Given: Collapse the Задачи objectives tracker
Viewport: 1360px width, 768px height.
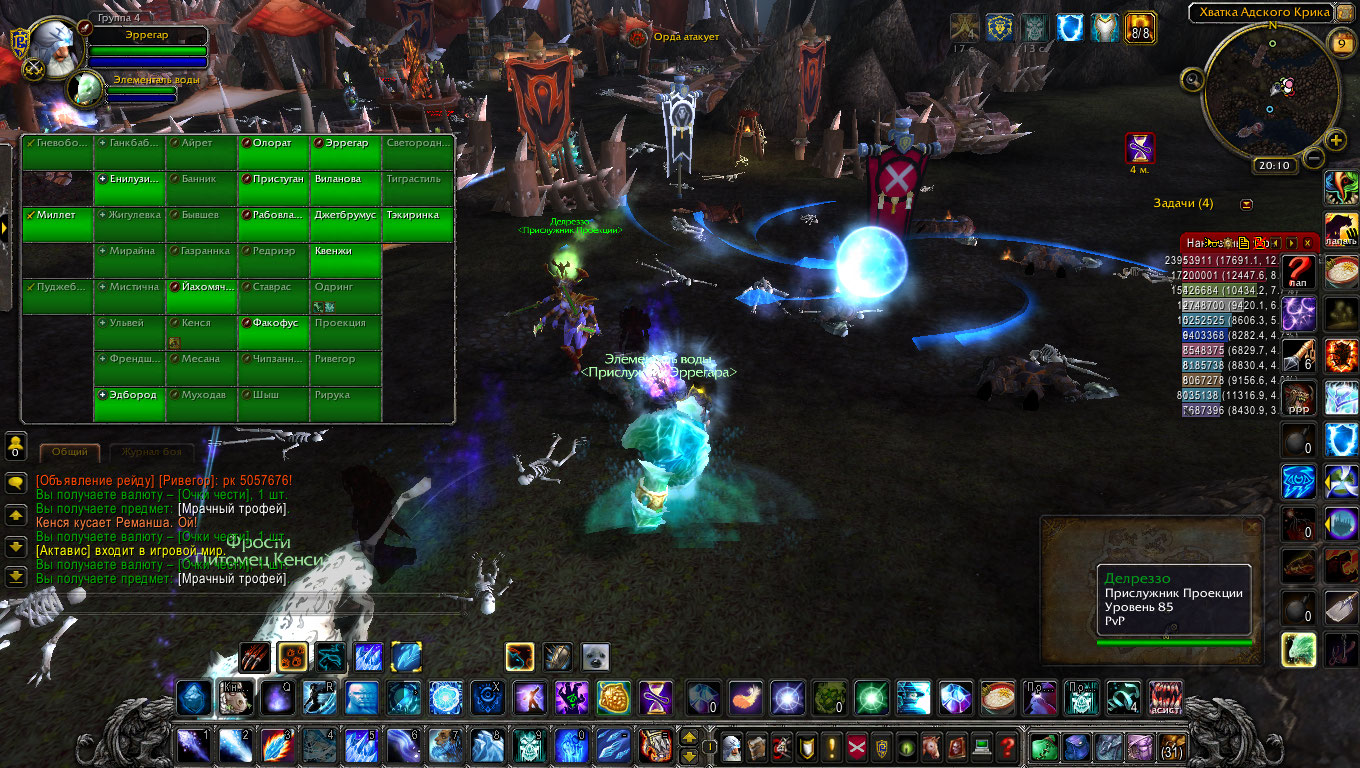Looking at the screenshot, I should [1246, 204].
